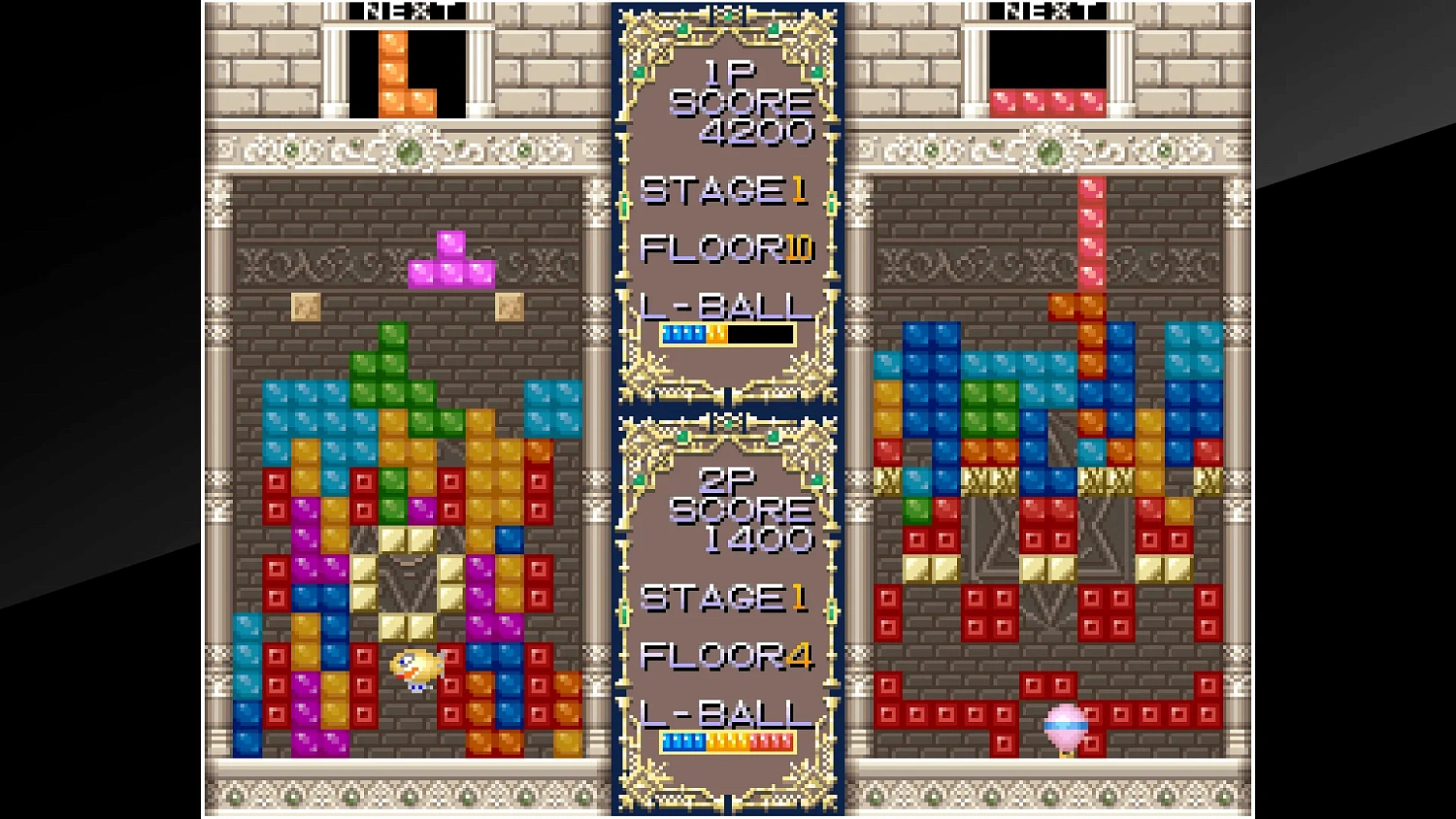Screen dimensions: 1456x819
Task: Click the FLOOR 4 indicator in lower panel
Action: coord(726,657)
